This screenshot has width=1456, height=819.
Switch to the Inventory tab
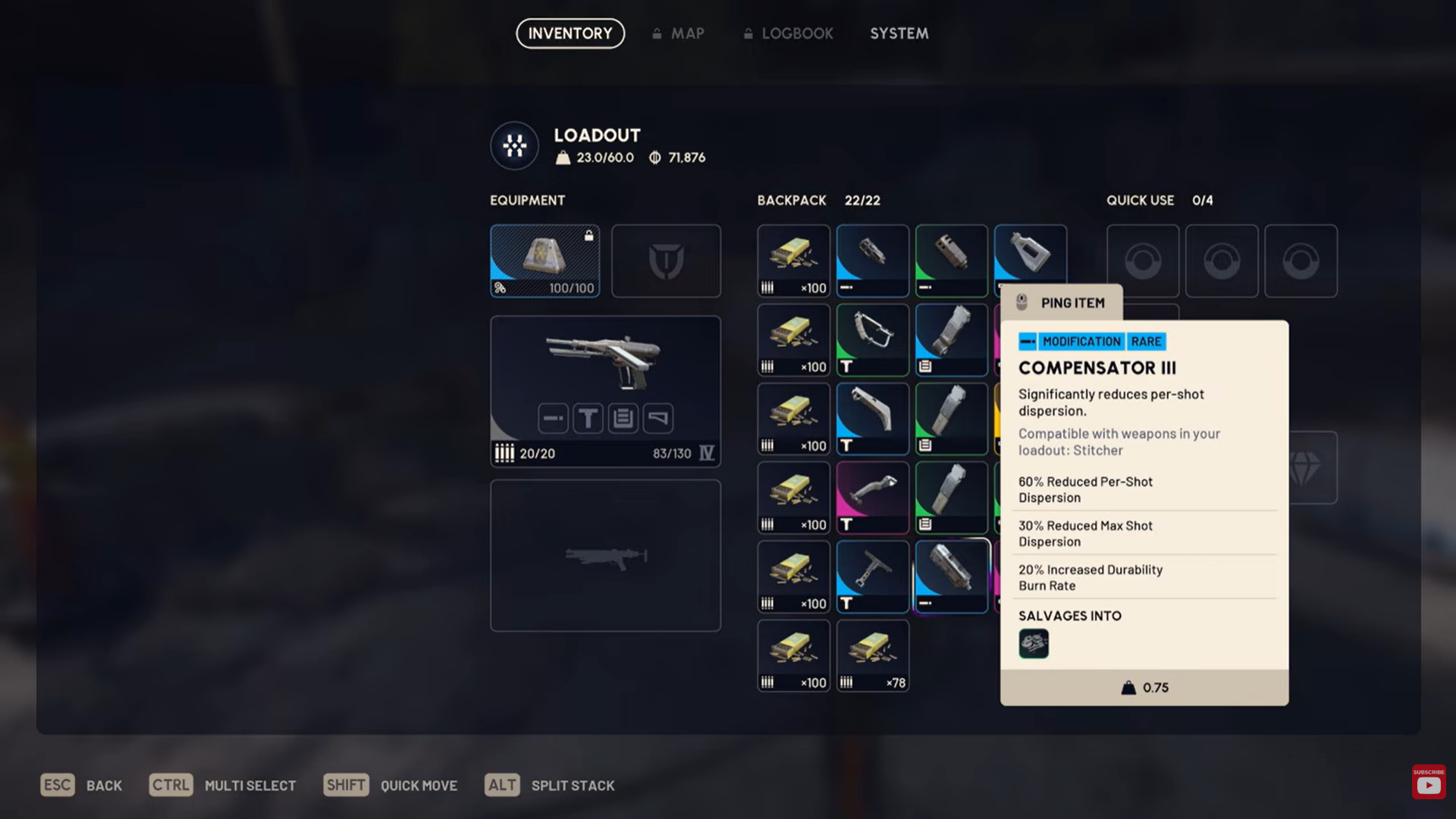[570, 33]
